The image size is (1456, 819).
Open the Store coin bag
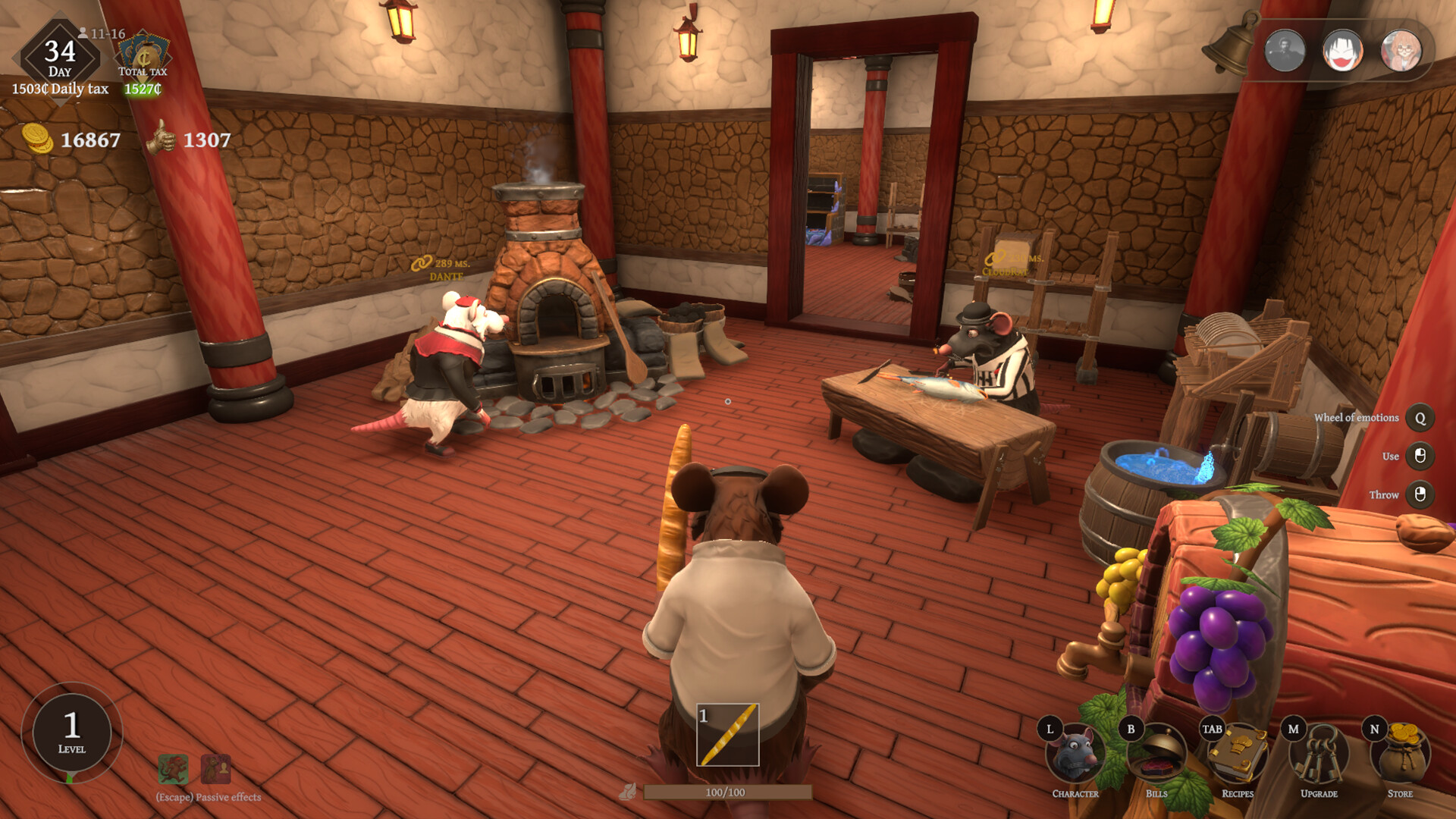[x=1401, y=754]
